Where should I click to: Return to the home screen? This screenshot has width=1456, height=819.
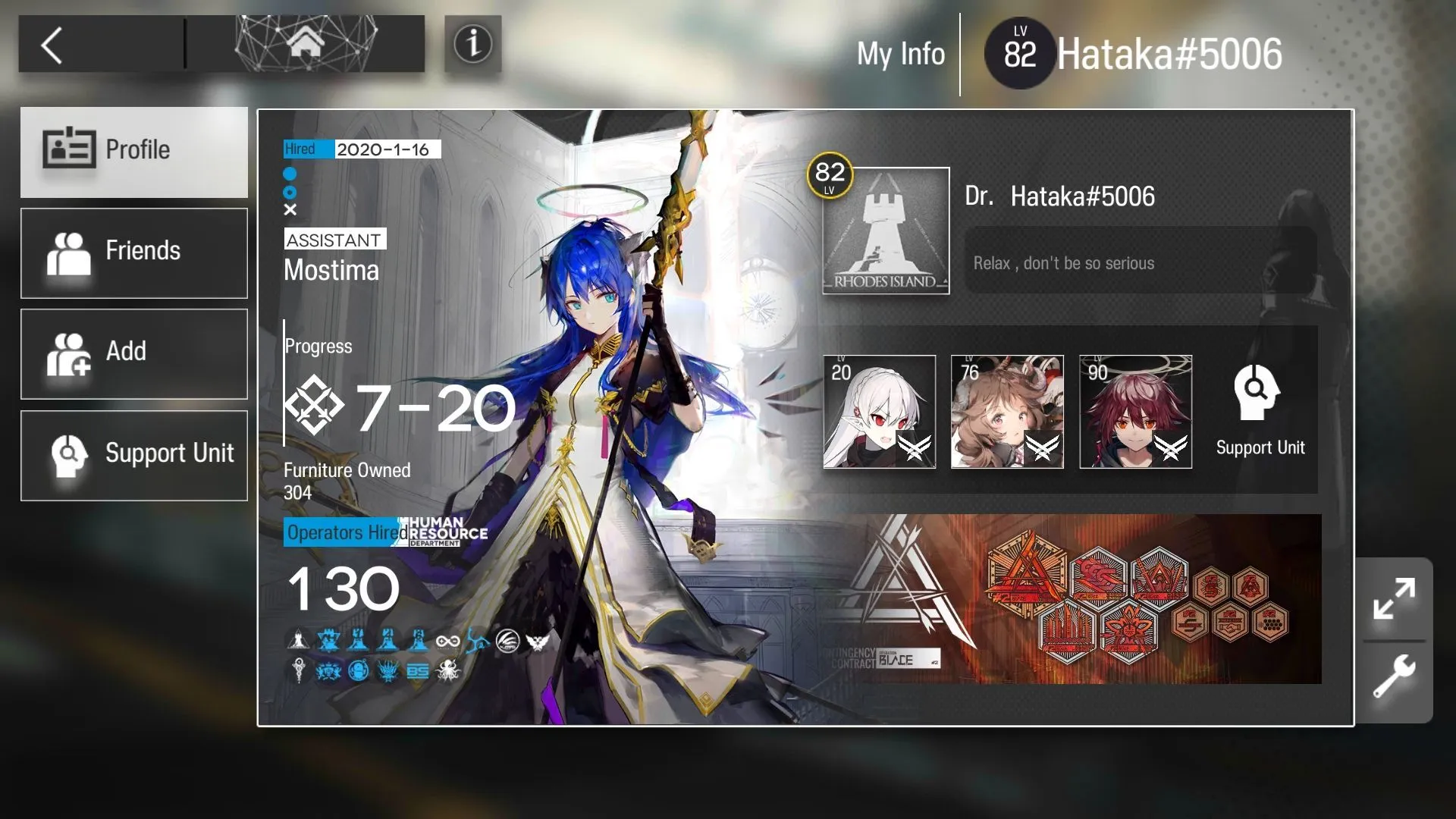coord(306,44)
